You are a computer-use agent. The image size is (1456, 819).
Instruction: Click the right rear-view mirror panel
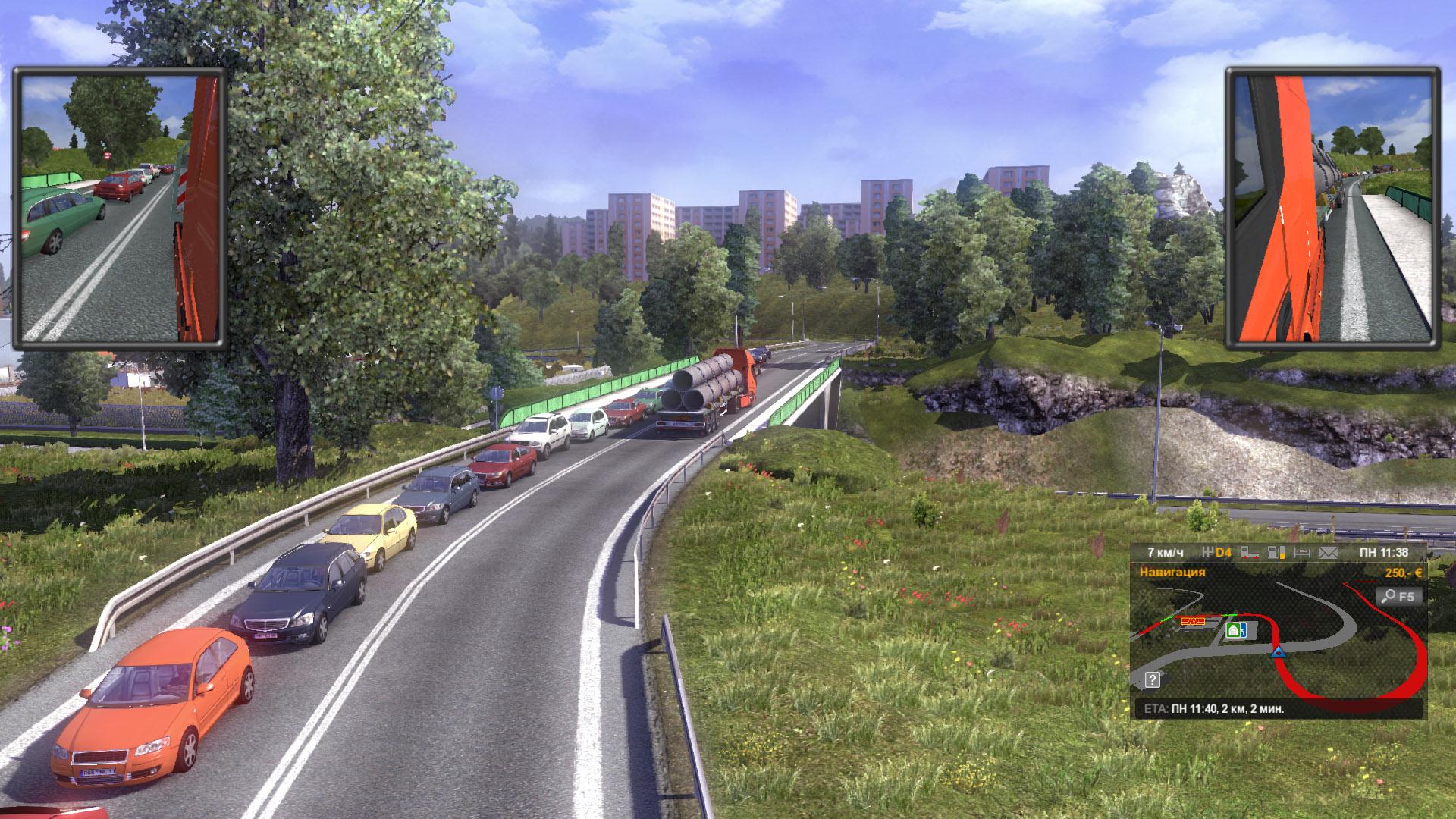1333,209
